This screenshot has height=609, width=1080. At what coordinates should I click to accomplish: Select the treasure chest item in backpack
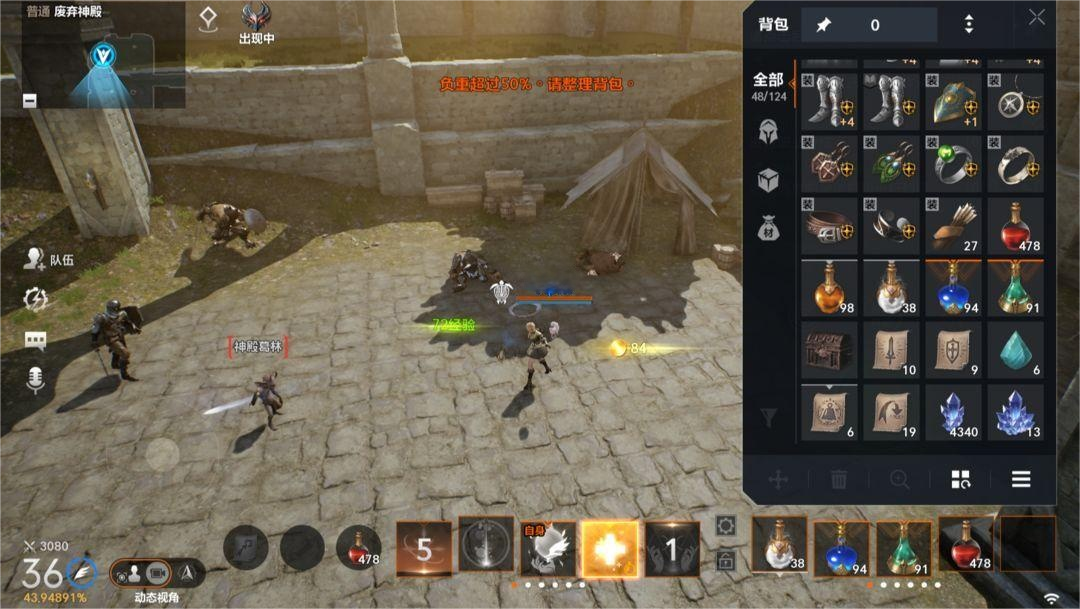830,350
